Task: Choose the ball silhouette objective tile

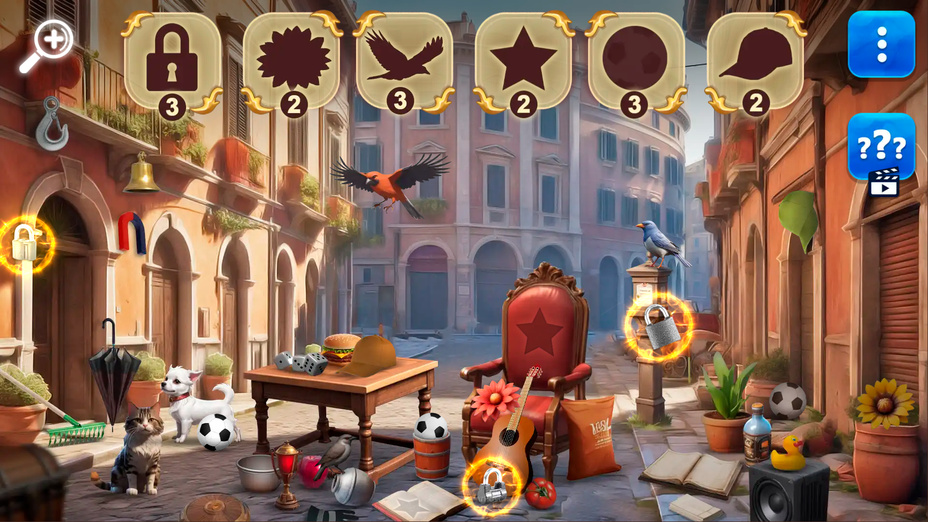Action: 636,61
